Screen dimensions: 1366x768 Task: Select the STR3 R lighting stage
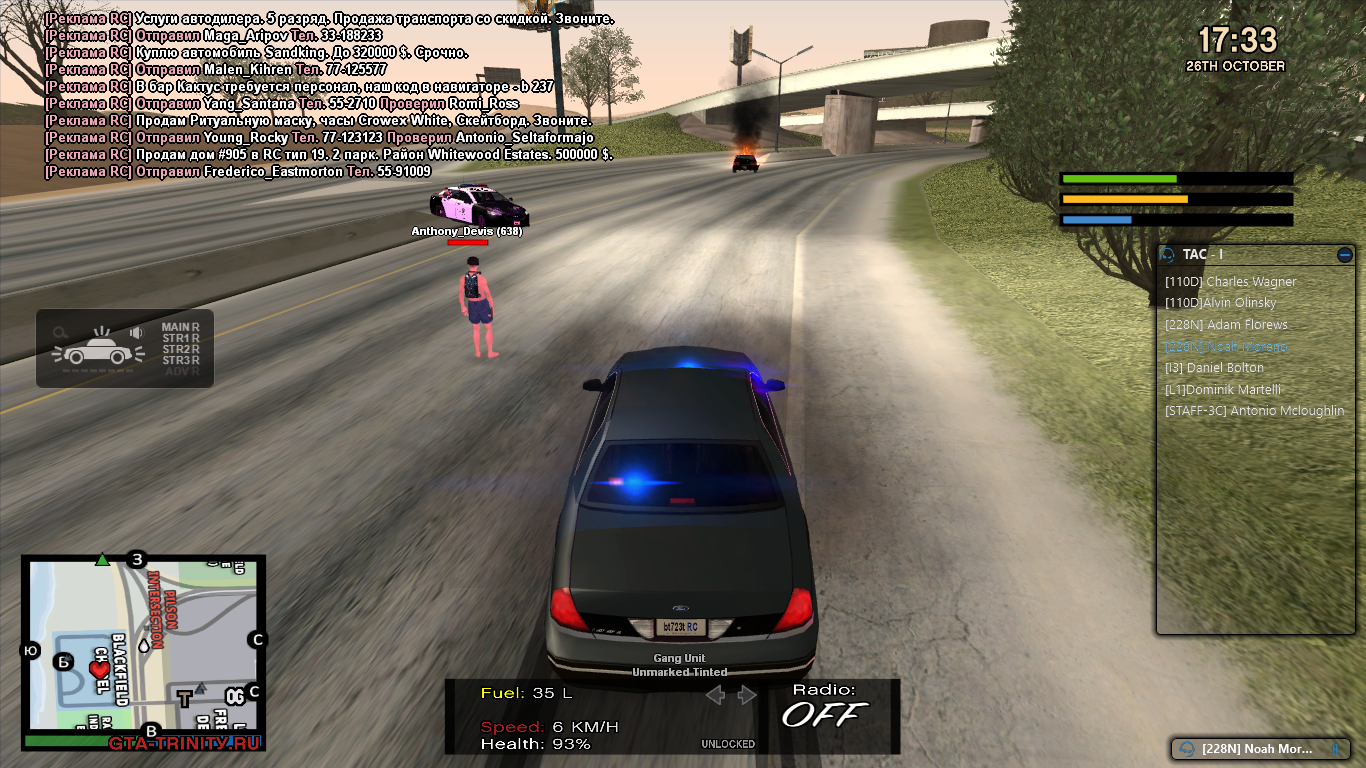tap(180, 360)
